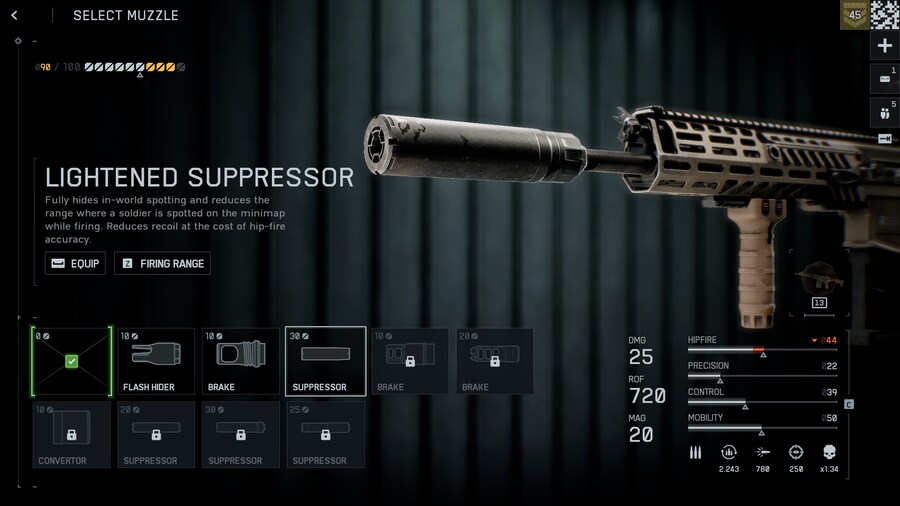
Task: Select the empty no-muzzle slot with green checkmark
Action: pos(71,361)
